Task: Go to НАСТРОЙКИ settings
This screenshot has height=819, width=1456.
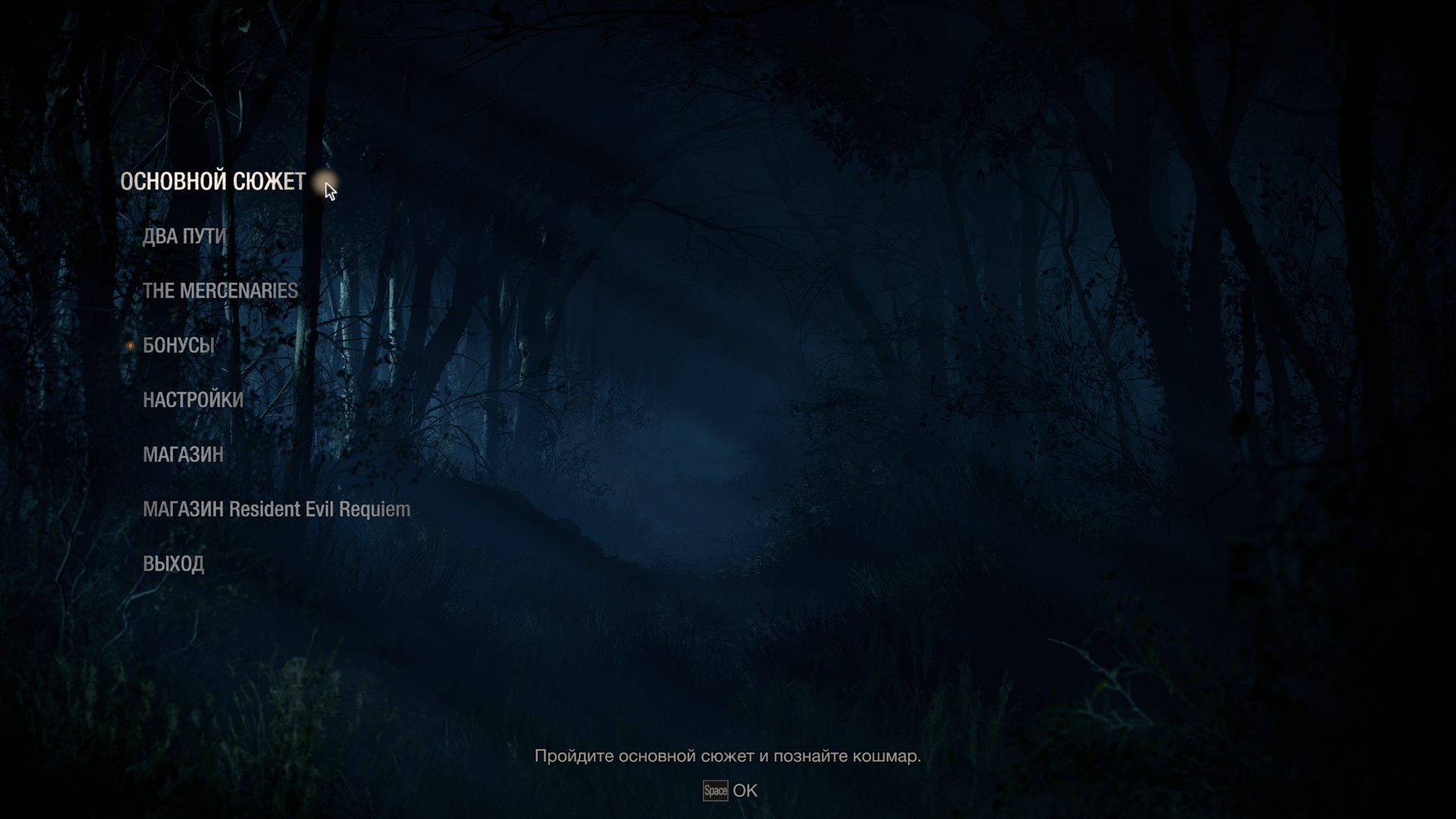Action: [193, 400]
